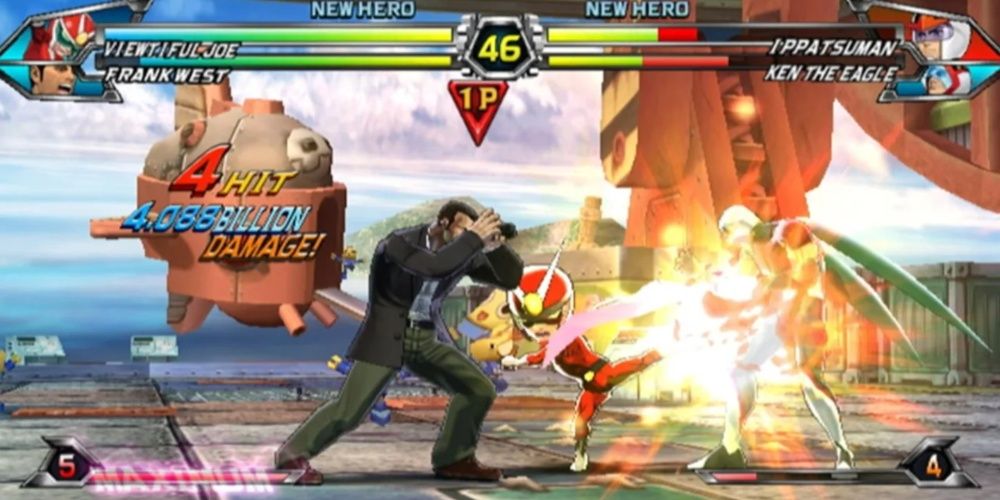Screen dimensions: 1000x500
Task: Select Ken the Eagle's partner portrait
Action: (x=945, y=80)
